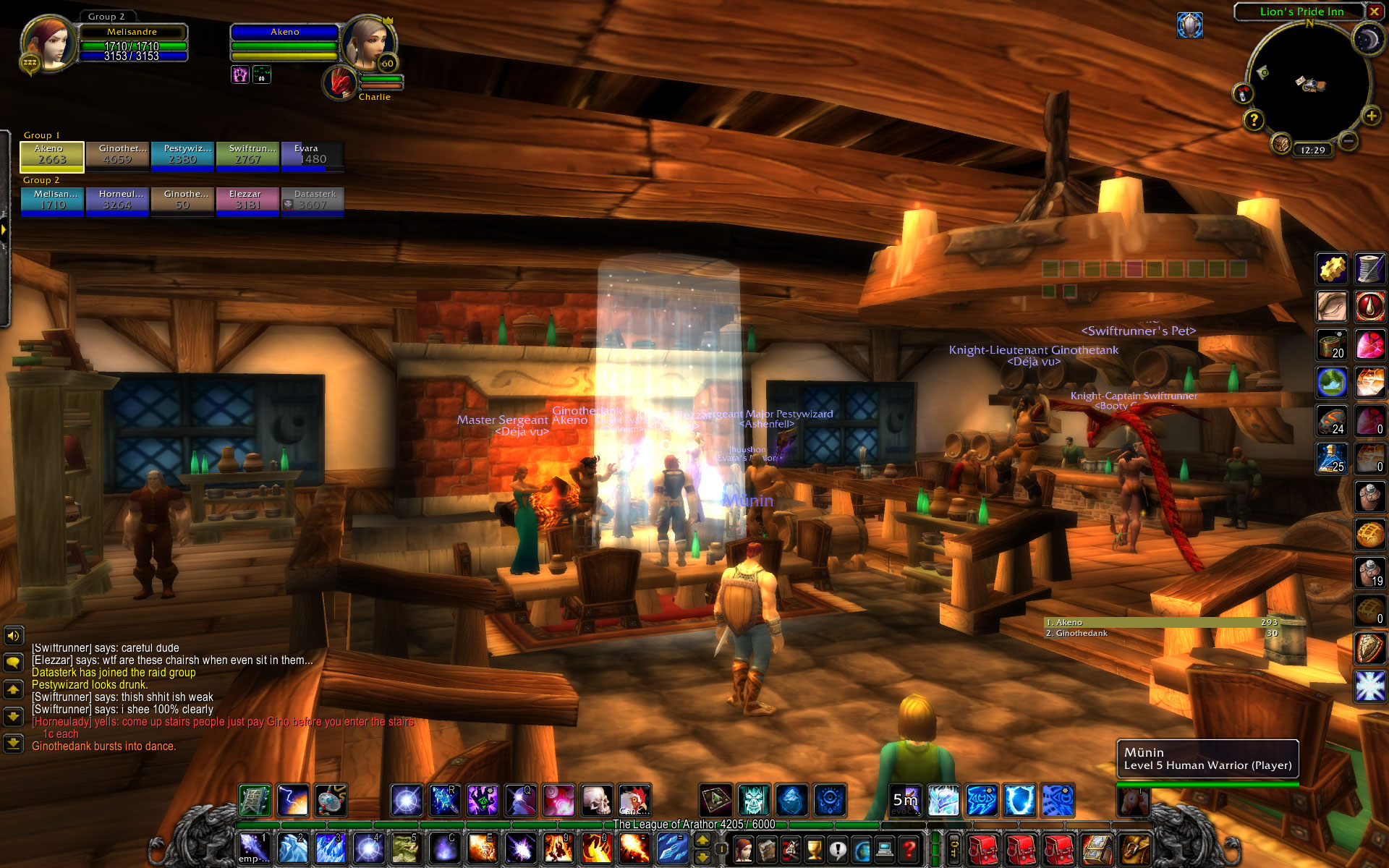Use the bread loaf food item

(1369, 535)
